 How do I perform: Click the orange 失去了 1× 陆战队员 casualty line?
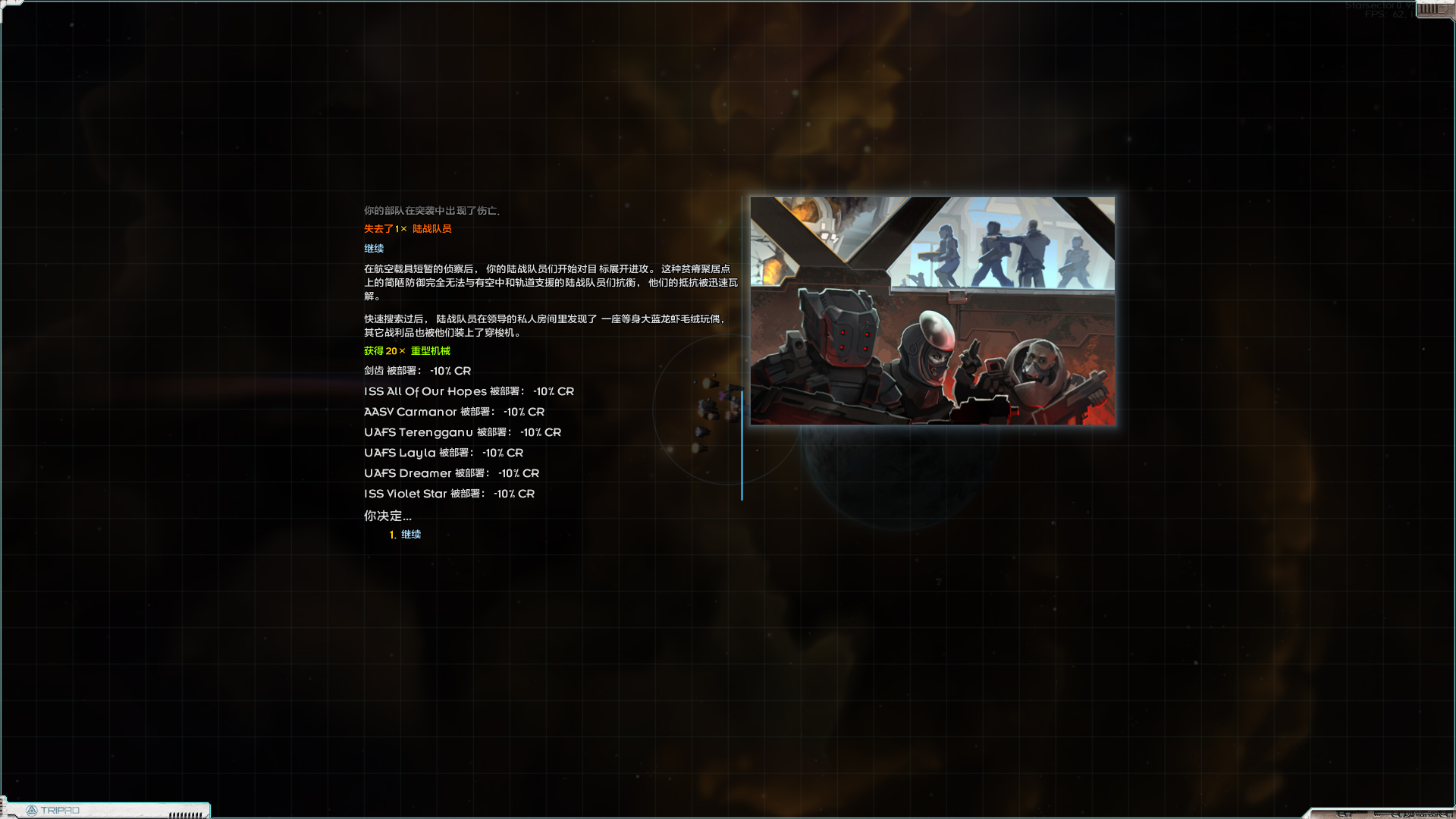[407, 228]
